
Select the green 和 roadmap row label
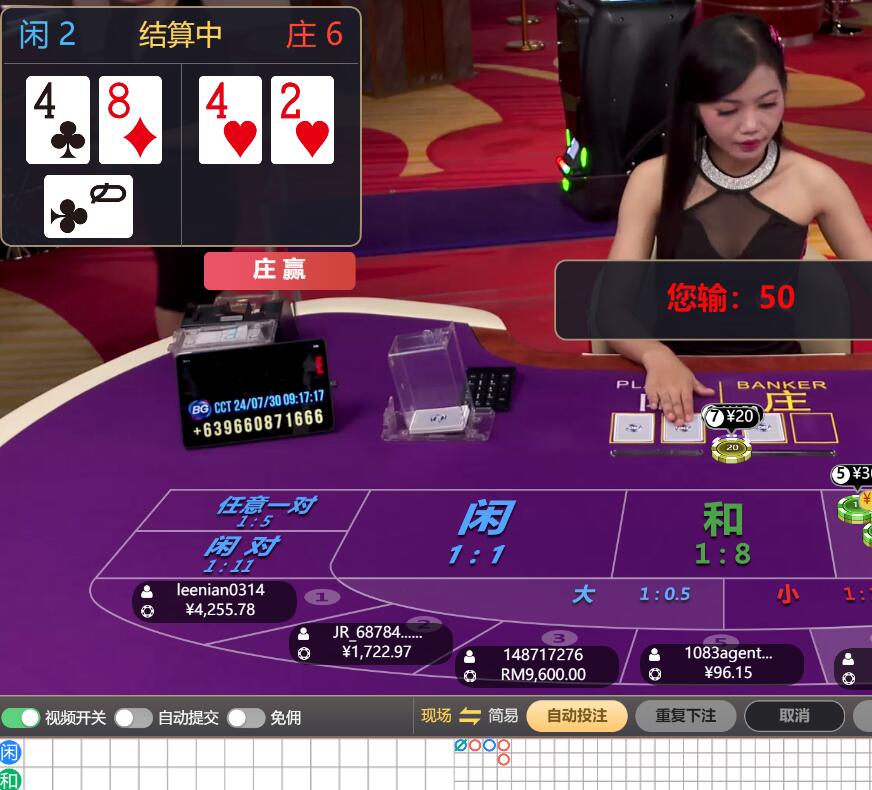pos(10,779)
